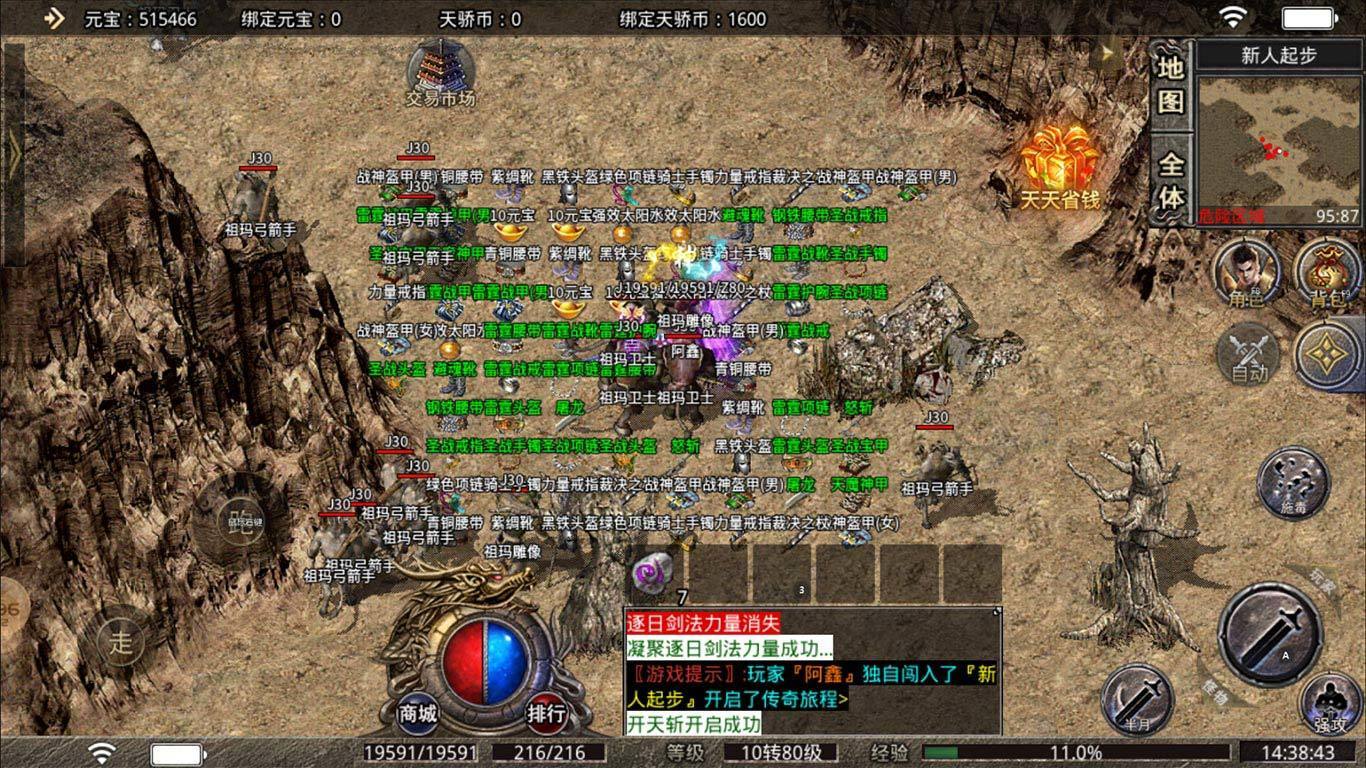
Task: Open the 角色 character sheet
Action: pyautogui.click(x=1247, y=272)
